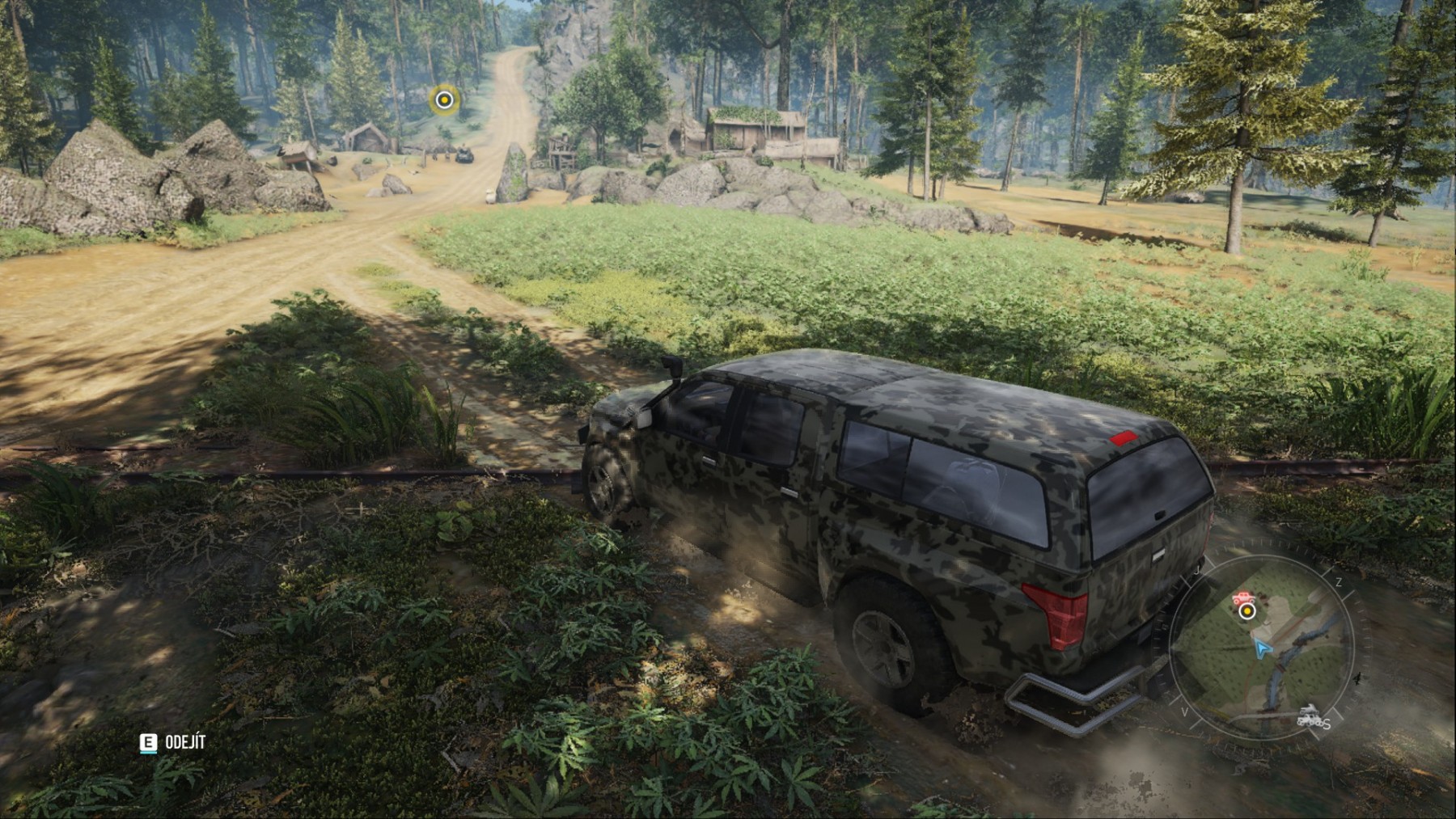
Task: Click the red vehicle marker on the minimap
Action: click(x=1242, y=599)
